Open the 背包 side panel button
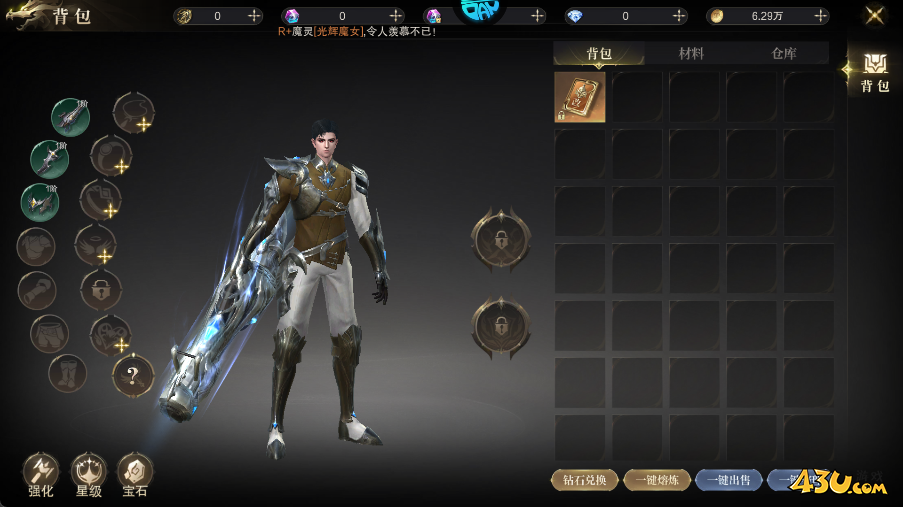This screenshot has width=903, height=507. [x=875, y=73]
